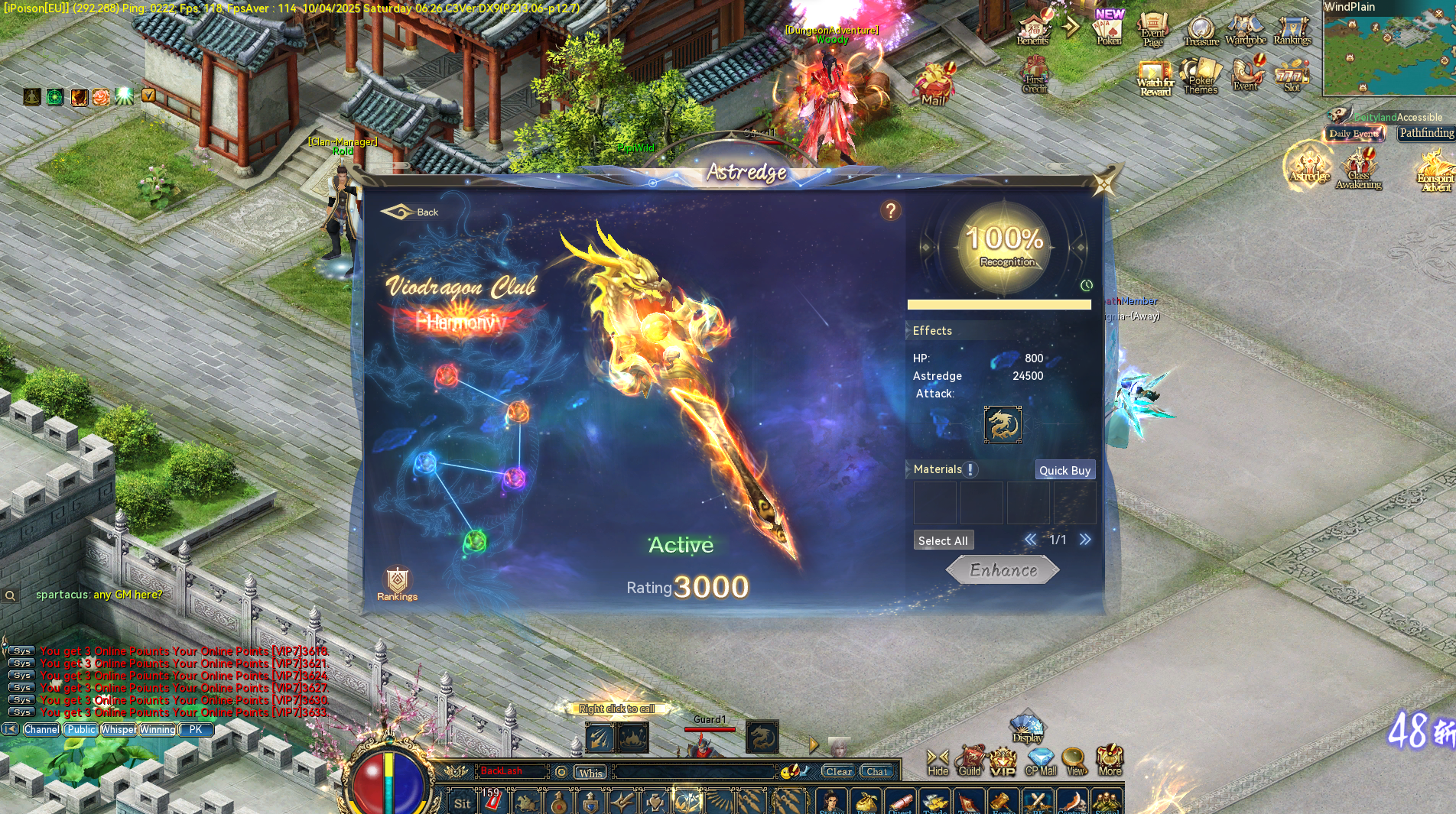Switch to the PK chat tab
The width and height of the screenshot is (1456, 814).
(197, 730)
